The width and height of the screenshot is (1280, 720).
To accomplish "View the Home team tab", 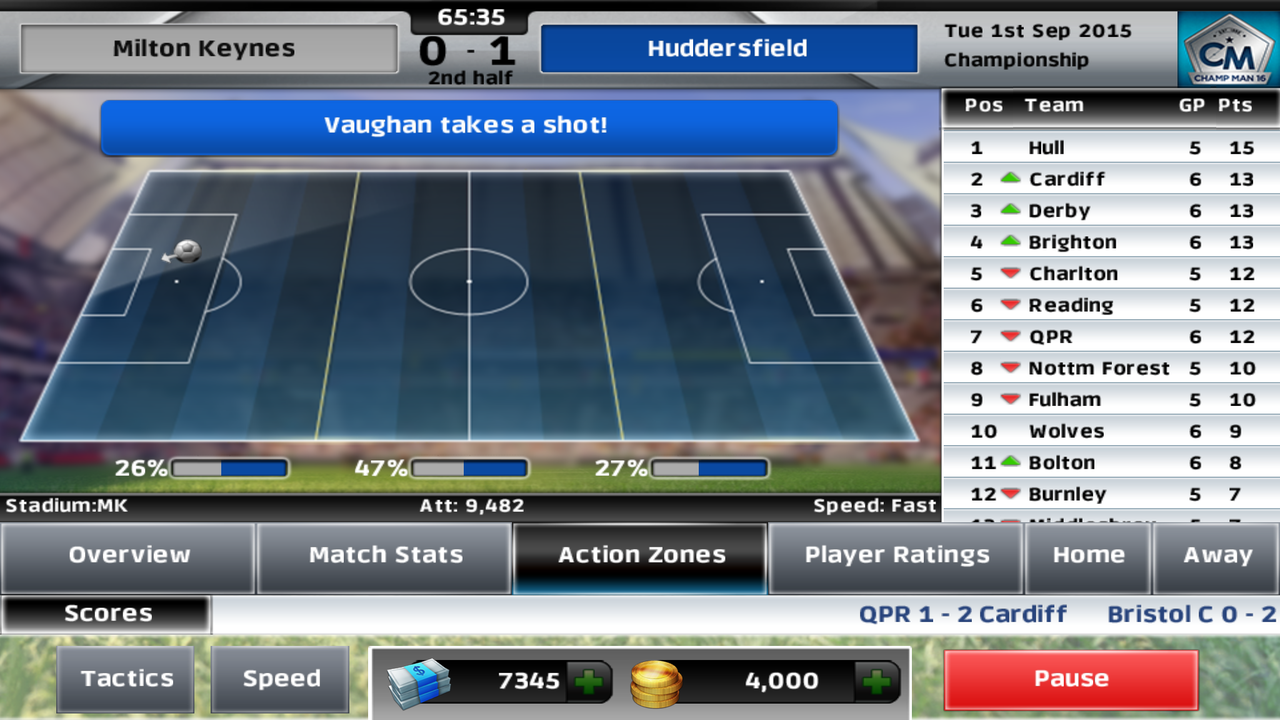I will [x=1088, y=556].
